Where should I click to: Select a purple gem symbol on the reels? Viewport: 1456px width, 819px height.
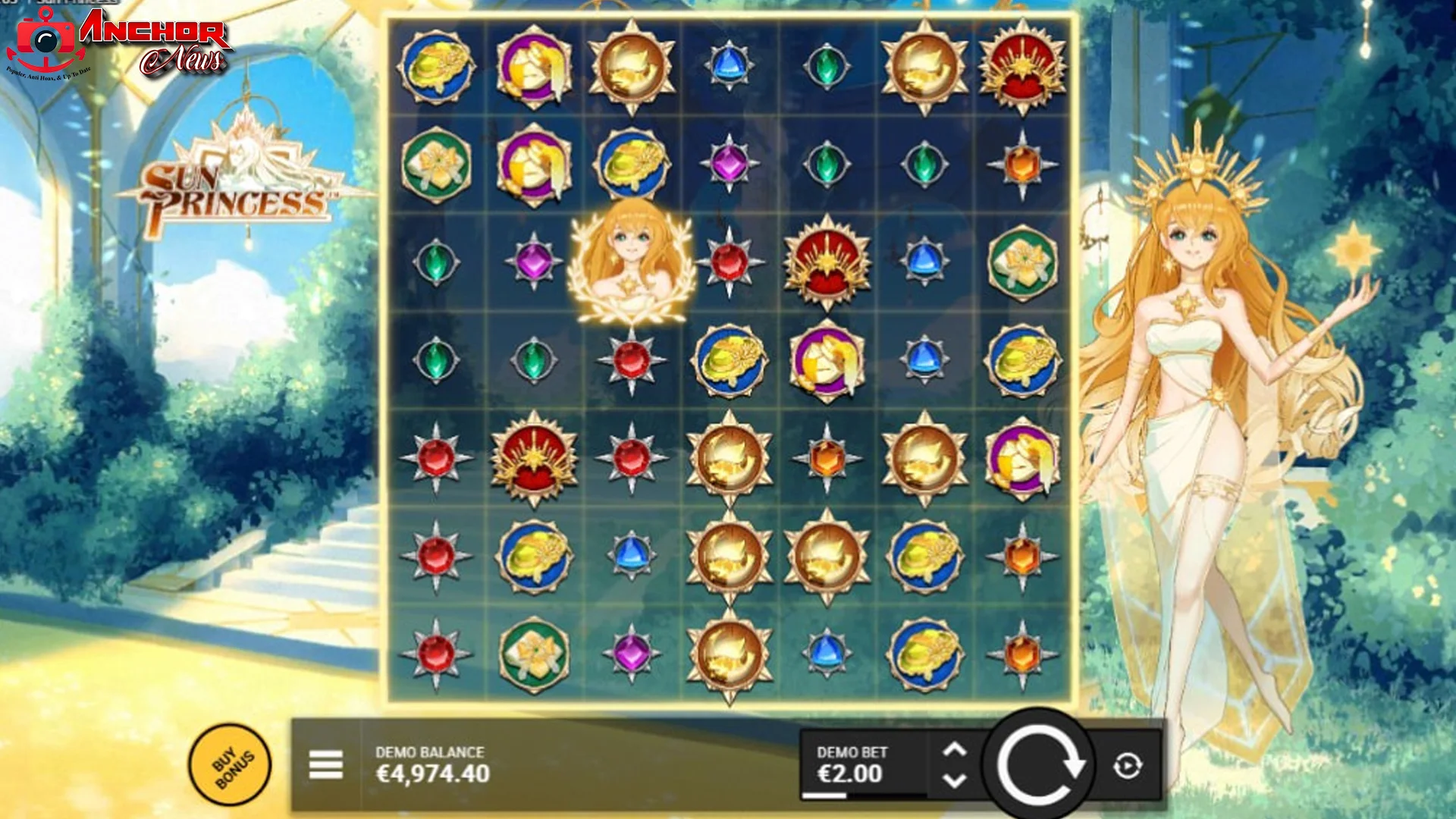535,262
